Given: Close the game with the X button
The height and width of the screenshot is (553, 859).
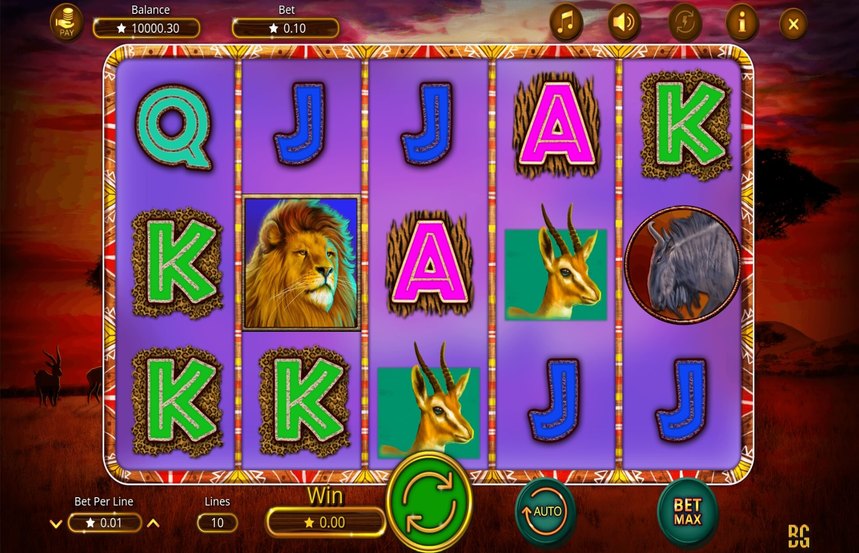Looking at the screenshot, I should (x=793, y=22).
